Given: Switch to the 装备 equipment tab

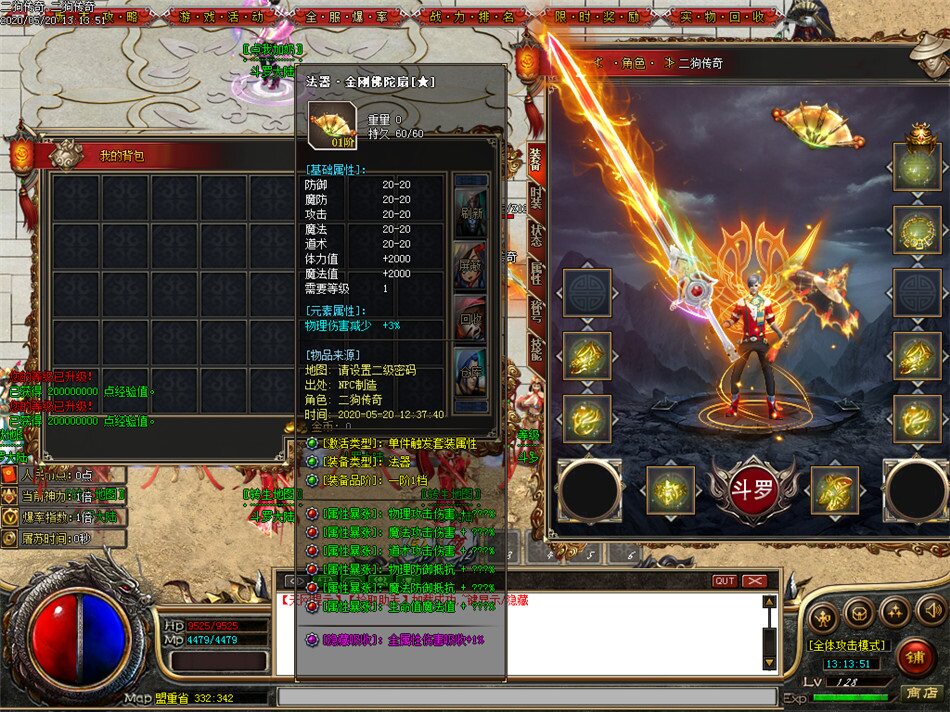Looking at the screenshot, I should pos(537,161).
